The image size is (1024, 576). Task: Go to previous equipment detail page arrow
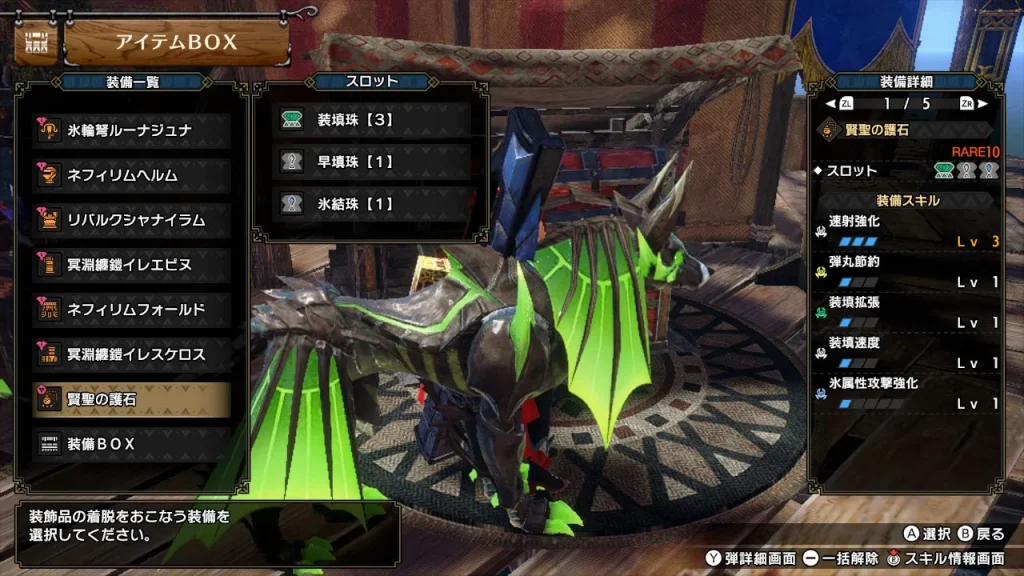[829, 103]
